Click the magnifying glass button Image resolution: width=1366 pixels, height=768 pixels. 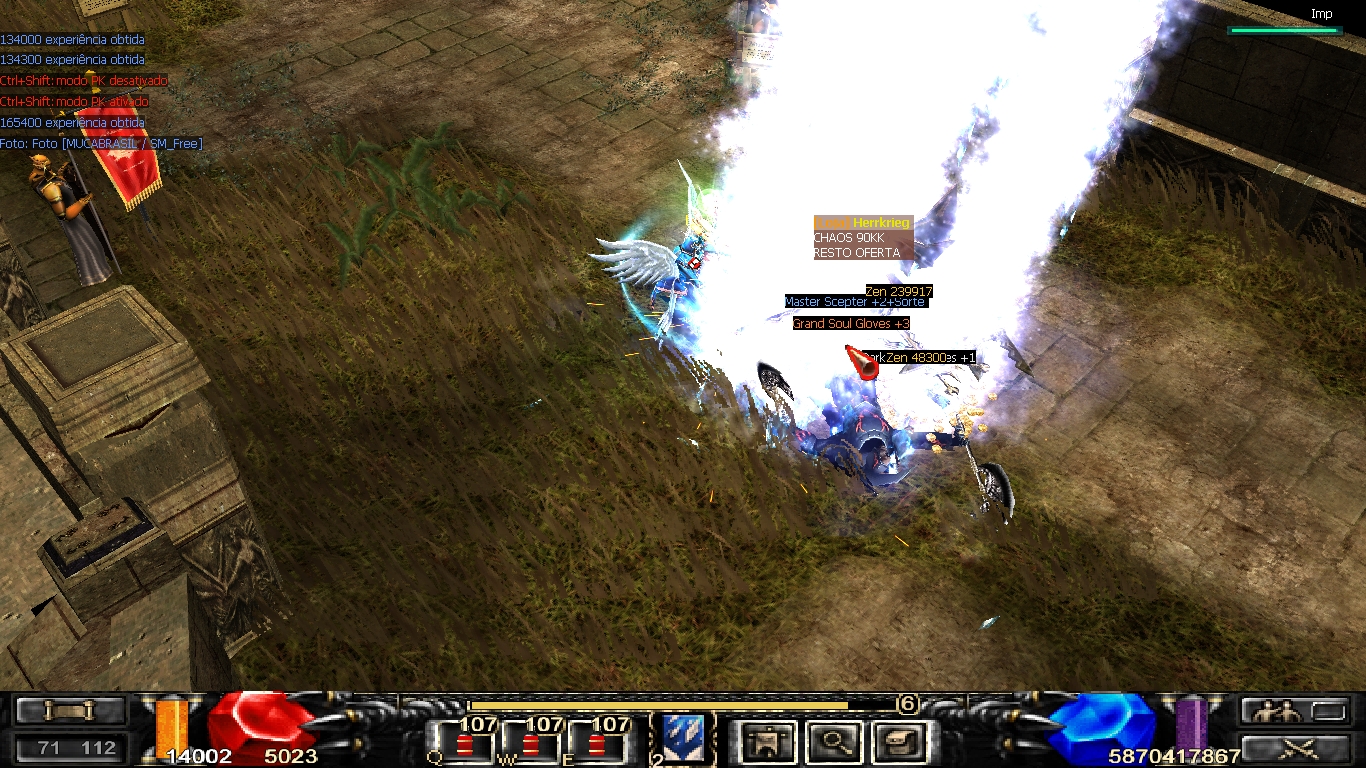pyautogui.click(x=833, y=742)
